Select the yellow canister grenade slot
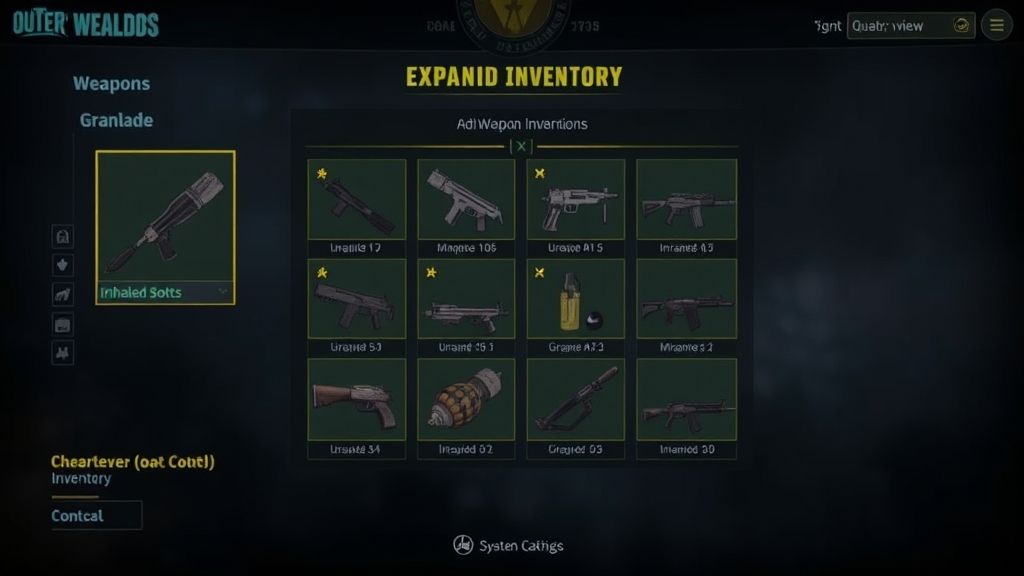 pos(576,299)
